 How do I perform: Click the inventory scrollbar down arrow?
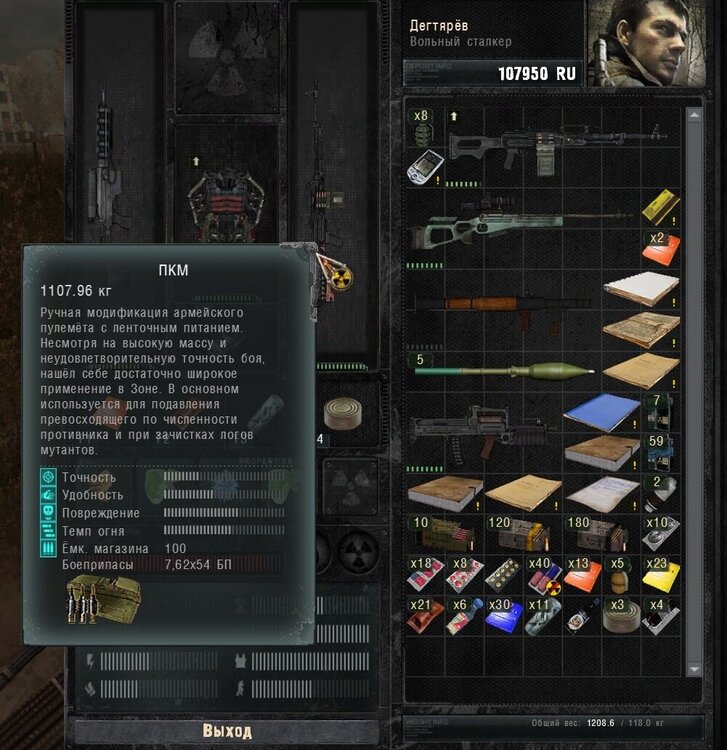696,669
